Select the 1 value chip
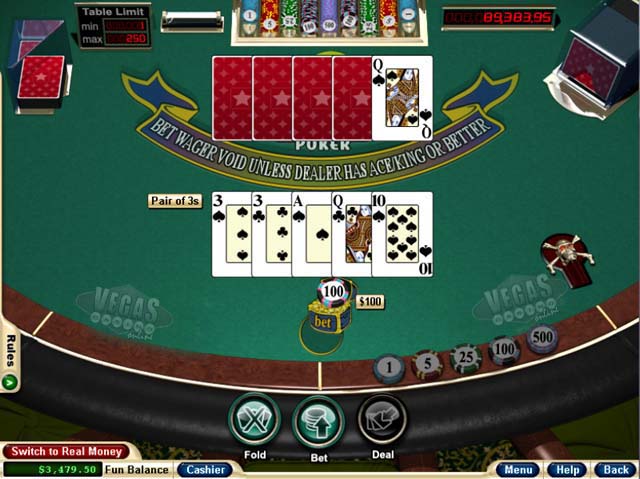Screen dimensions: 640x479 click(389, 368)
